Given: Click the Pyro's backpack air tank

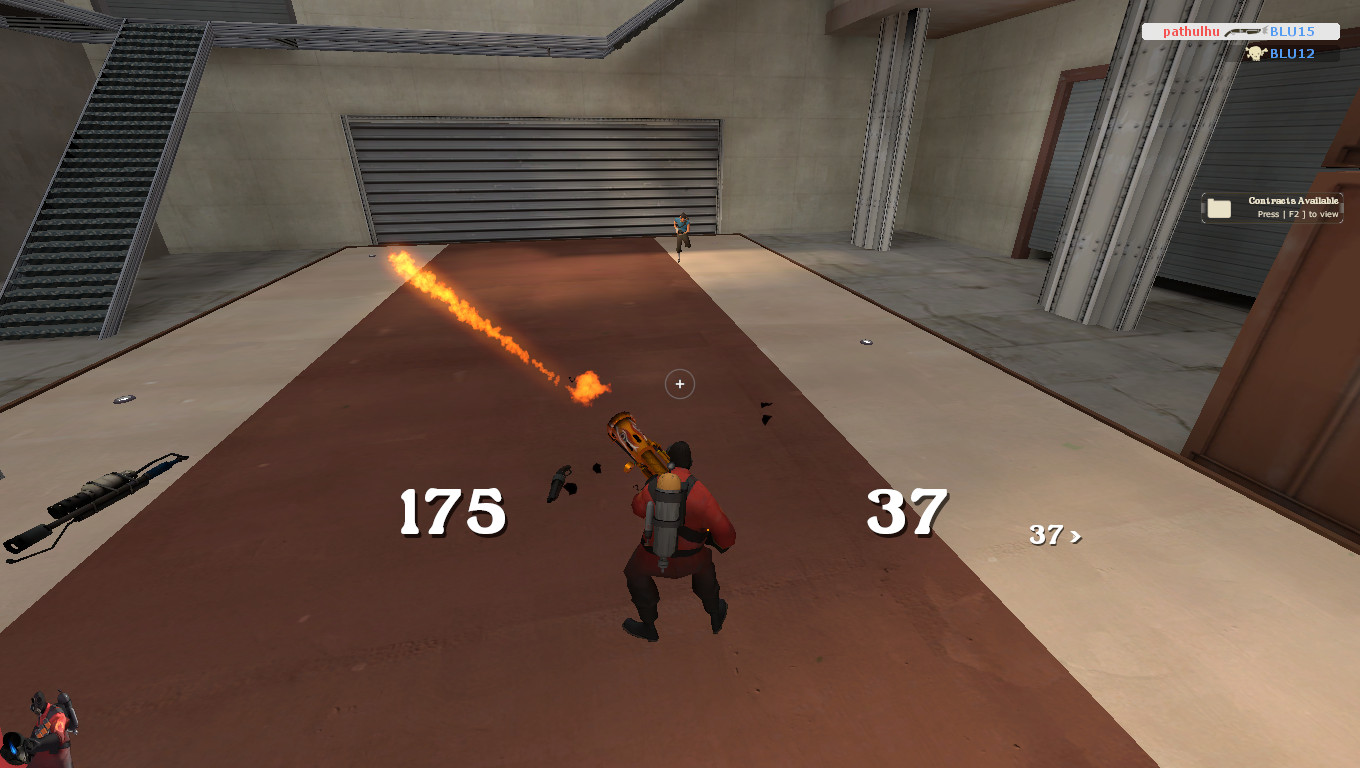Looking at the screenshot, I should [x=663, y=520].
